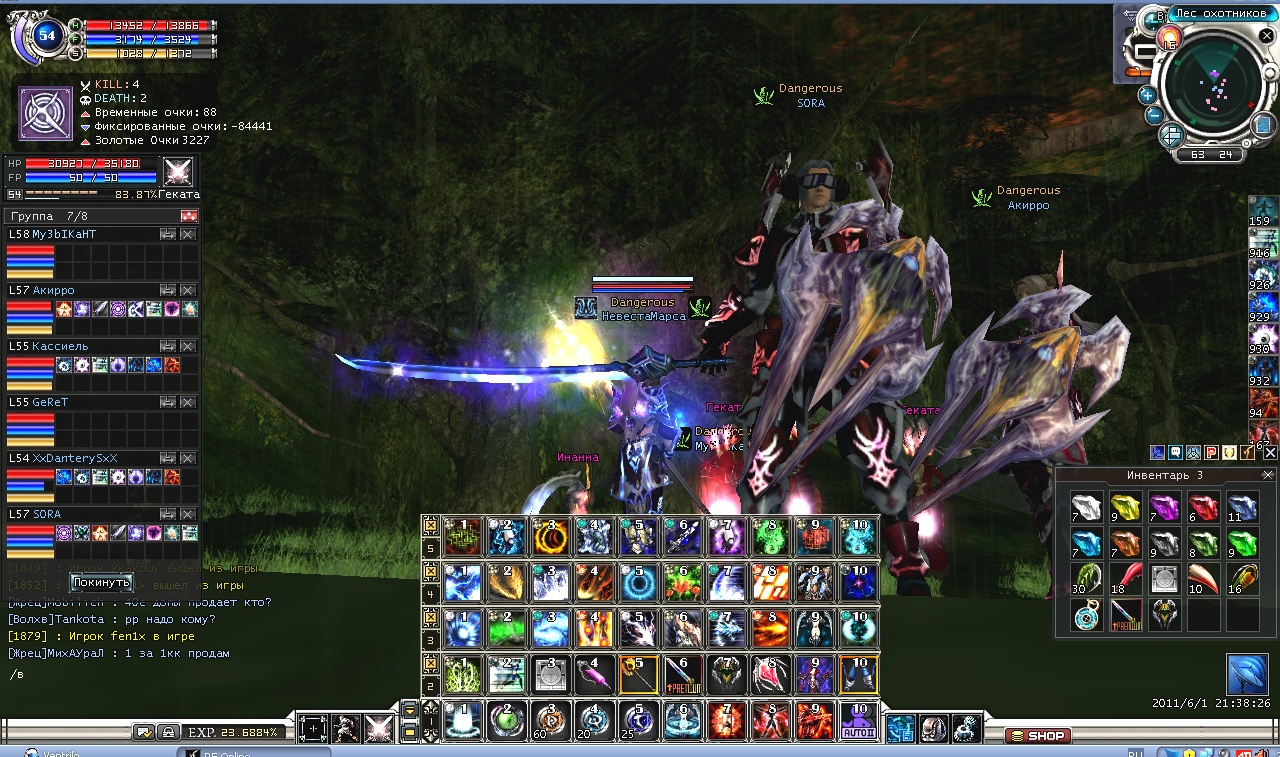This screenshot has height=757, width=1280.
Task: Click the chat input line
Action: pos(200,674)
